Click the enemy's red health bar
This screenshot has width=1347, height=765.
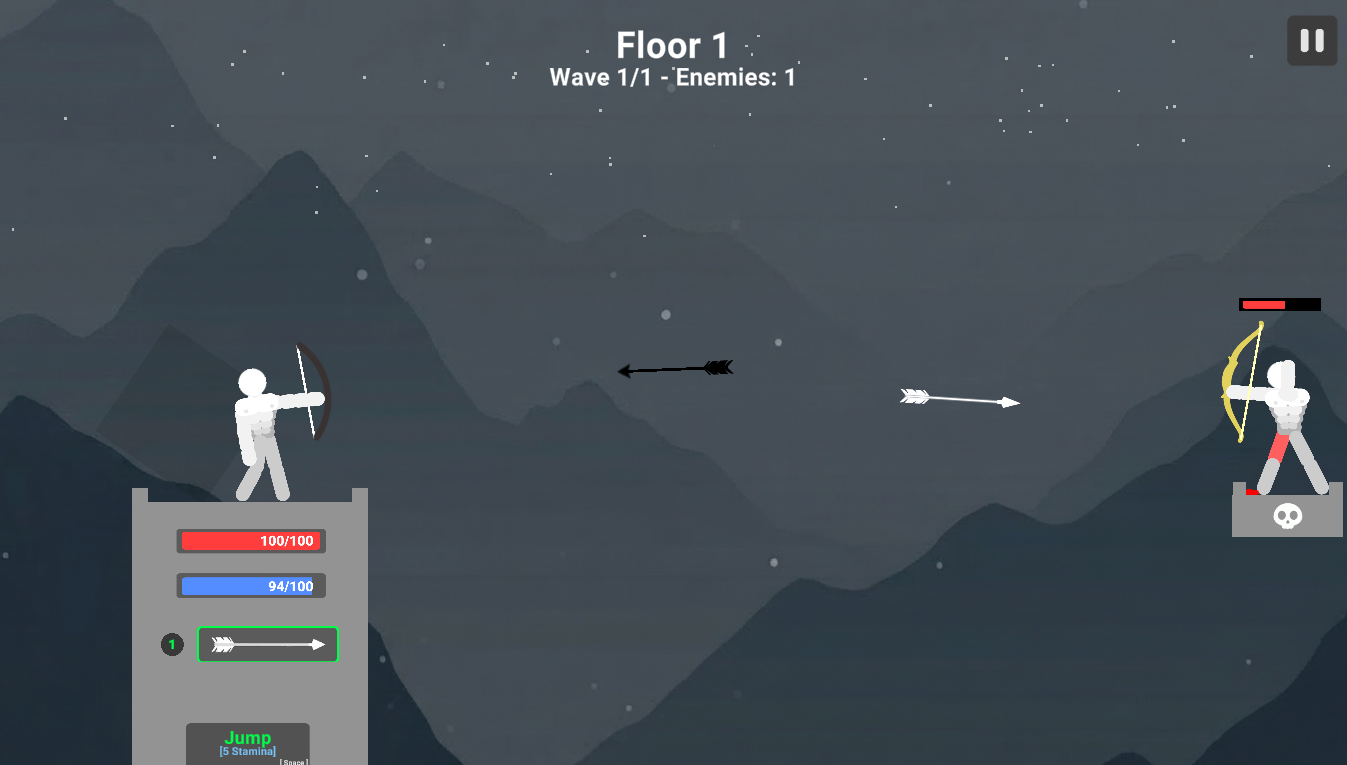pyautogui.click(x=1280, y=303)
